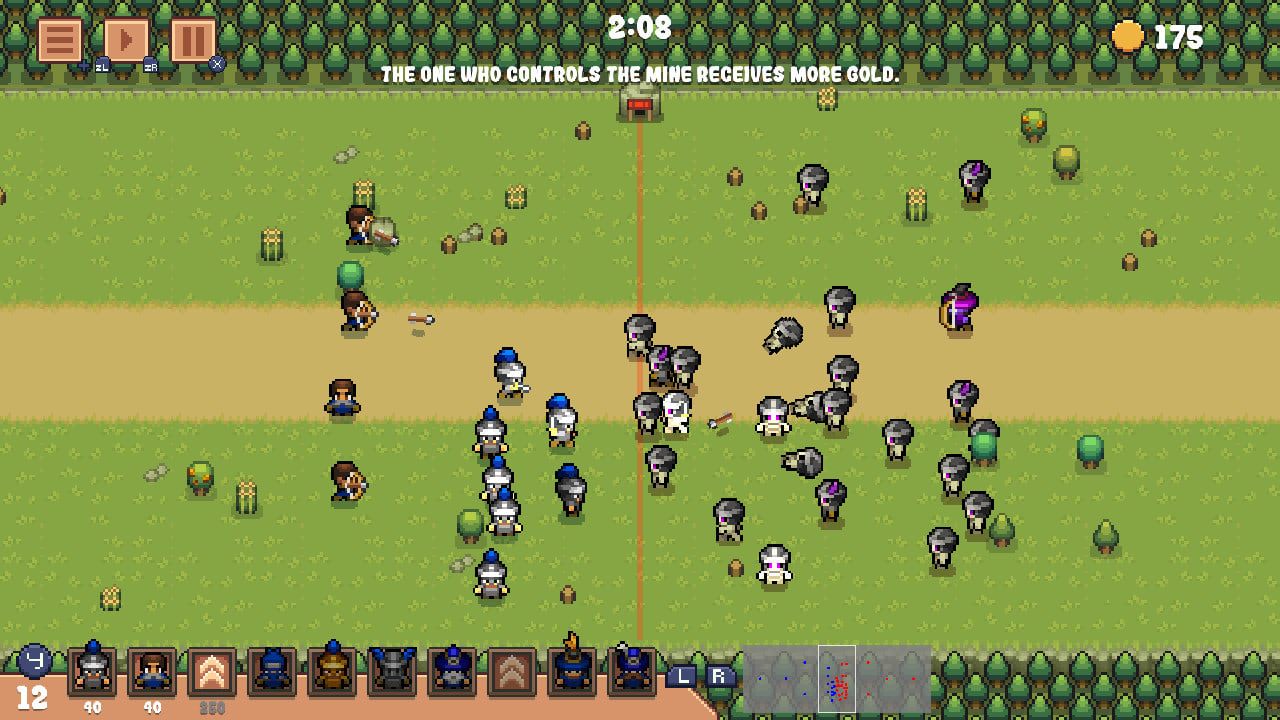Click the message about controlling the mine
This screenshot has height=720, width=1280.
(x=640, y=72)
